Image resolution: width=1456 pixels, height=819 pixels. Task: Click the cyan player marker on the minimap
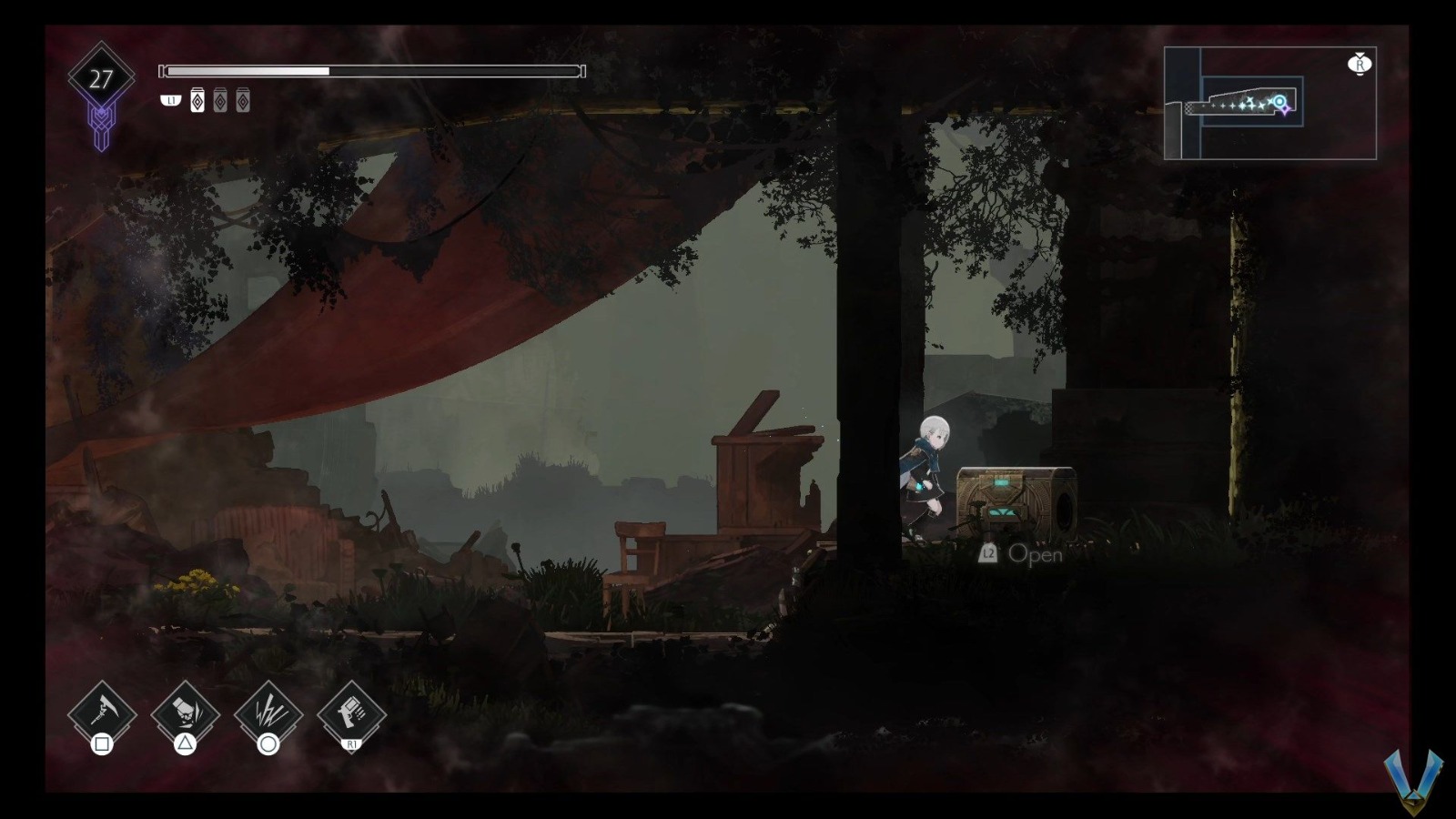tap(1279, 102)
